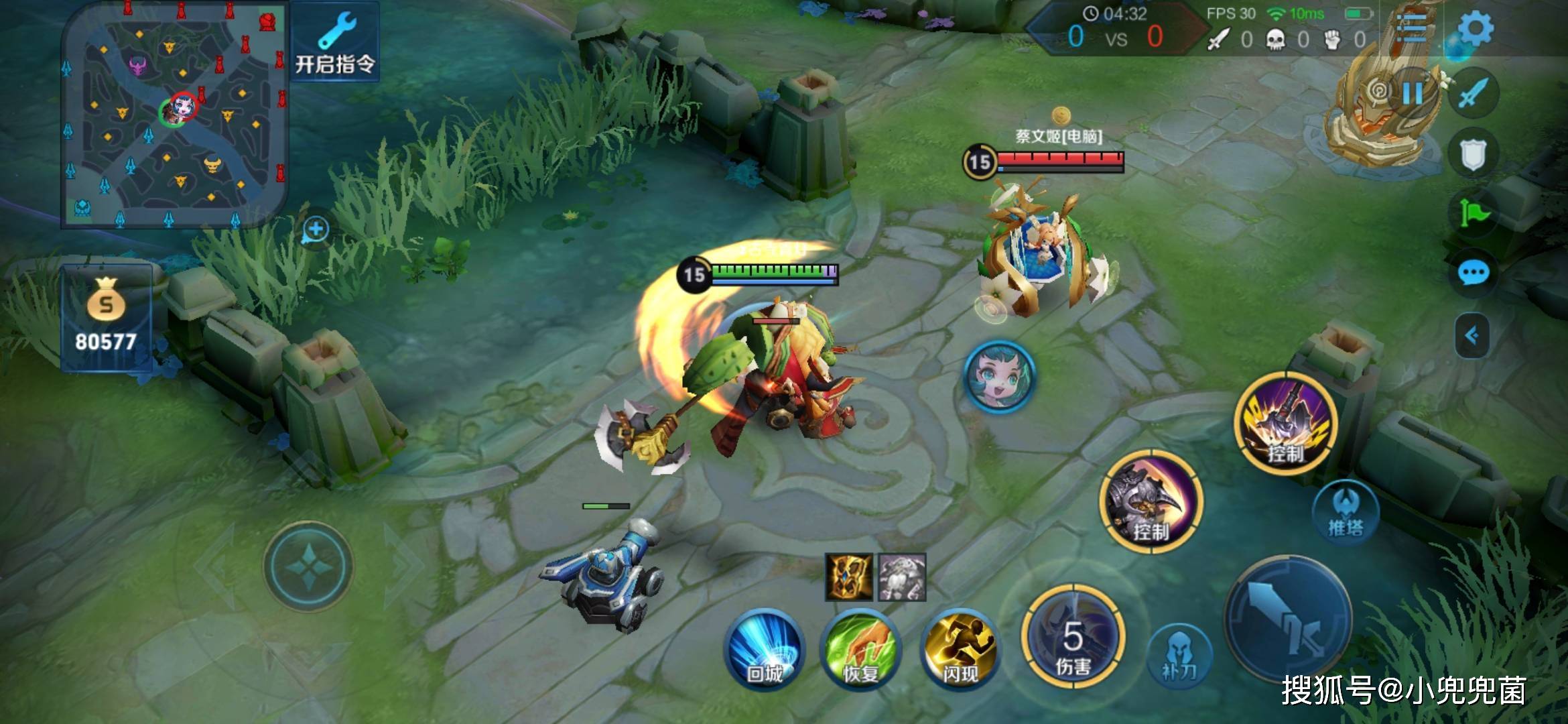The width and height of the screenshot is (1568, 724).
Task: Open the shop via the gold bag
Action: click(x=106, y=316)
